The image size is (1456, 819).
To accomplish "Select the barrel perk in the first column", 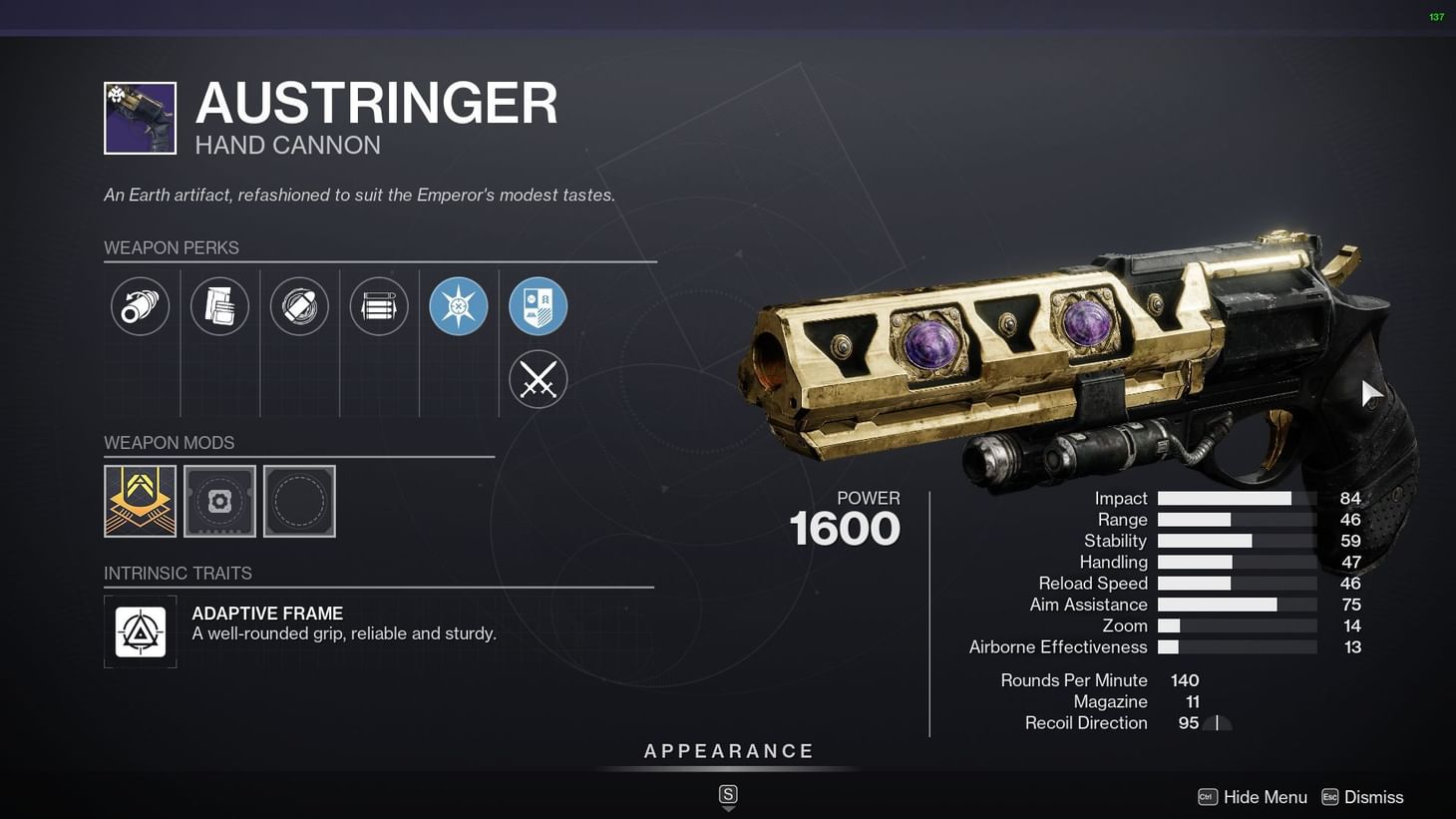I will (x=140, y=306).
